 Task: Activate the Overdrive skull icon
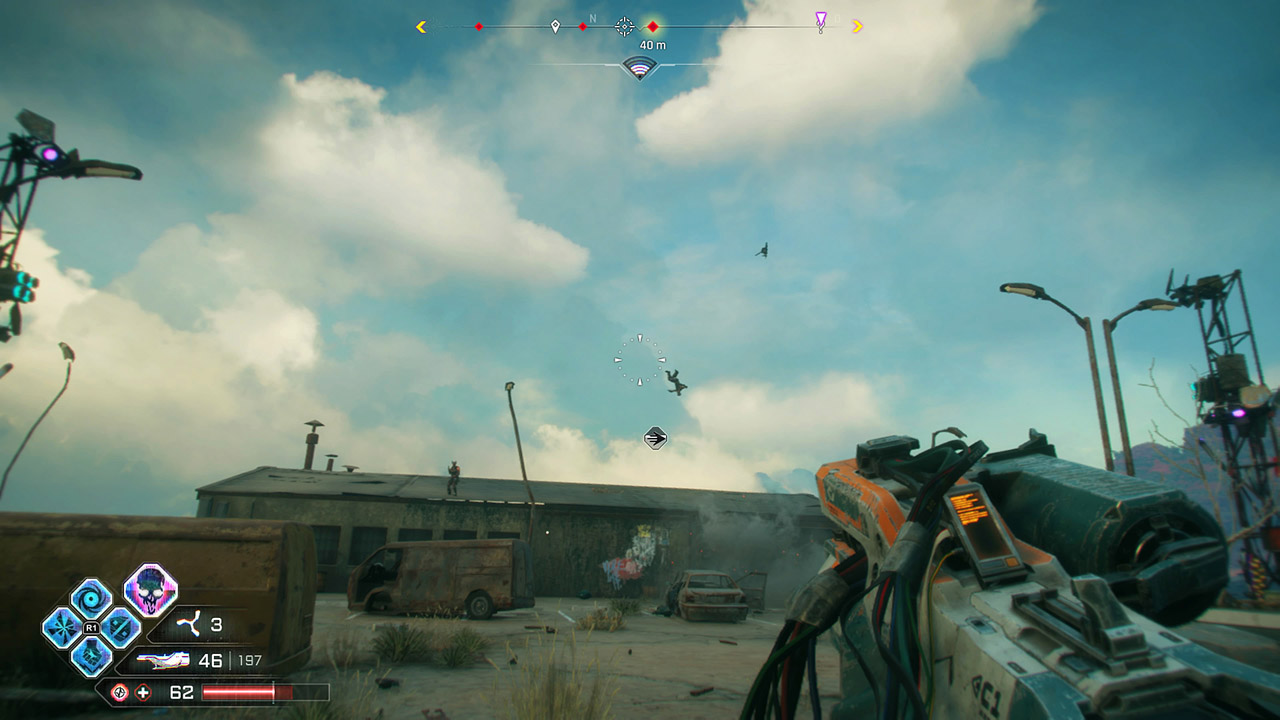(151, 590)
